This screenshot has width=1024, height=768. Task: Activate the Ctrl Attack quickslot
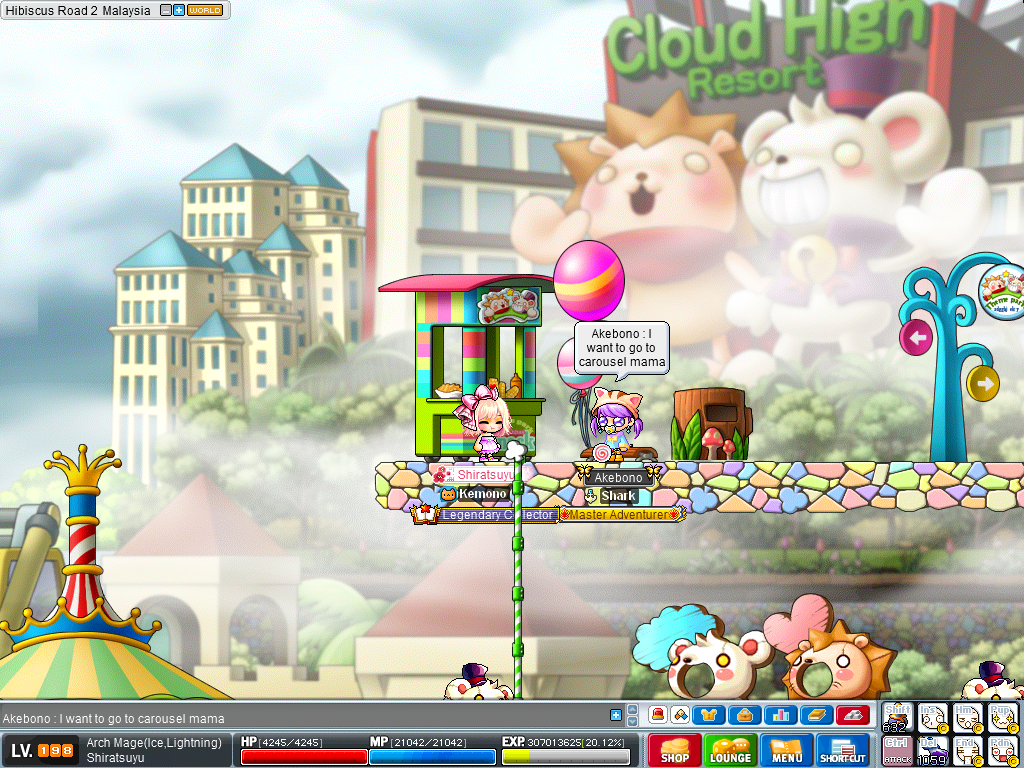898,751
